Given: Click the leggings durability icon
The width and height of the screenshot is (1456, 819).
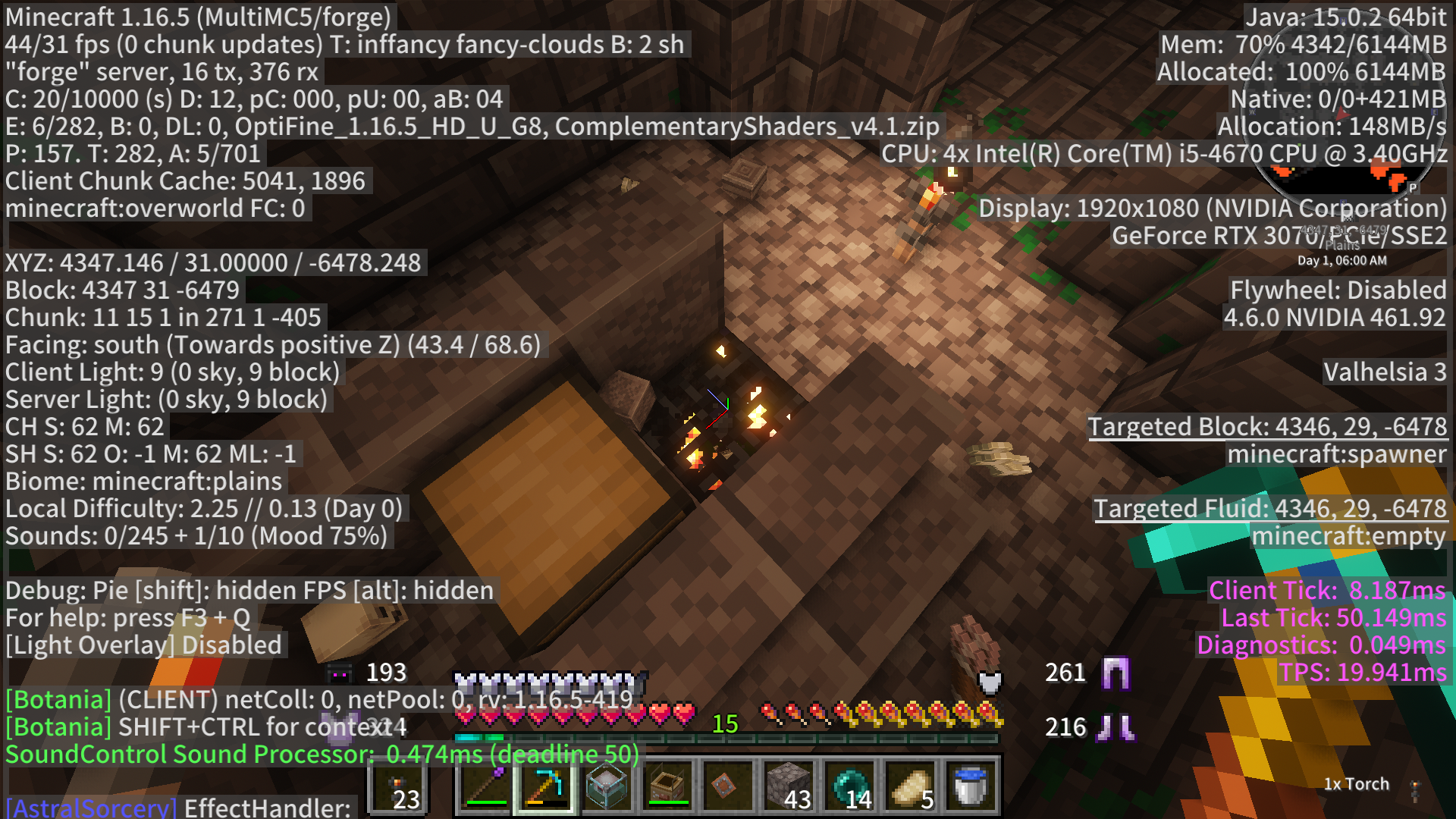Looking at the screenshot, I should [x=1116, y=673].
